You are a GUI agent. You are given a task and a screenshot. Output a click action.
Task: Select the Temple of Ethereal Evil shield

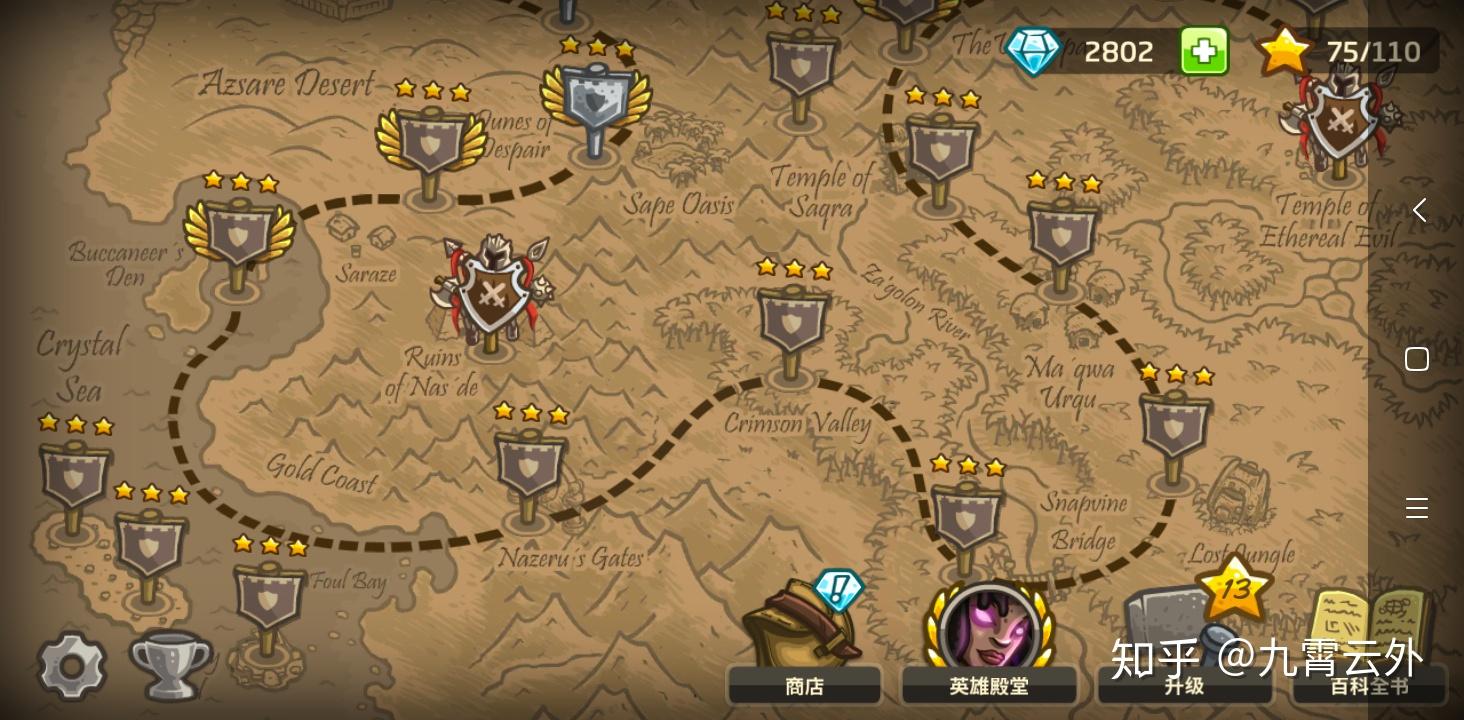tap(1340, 120)
